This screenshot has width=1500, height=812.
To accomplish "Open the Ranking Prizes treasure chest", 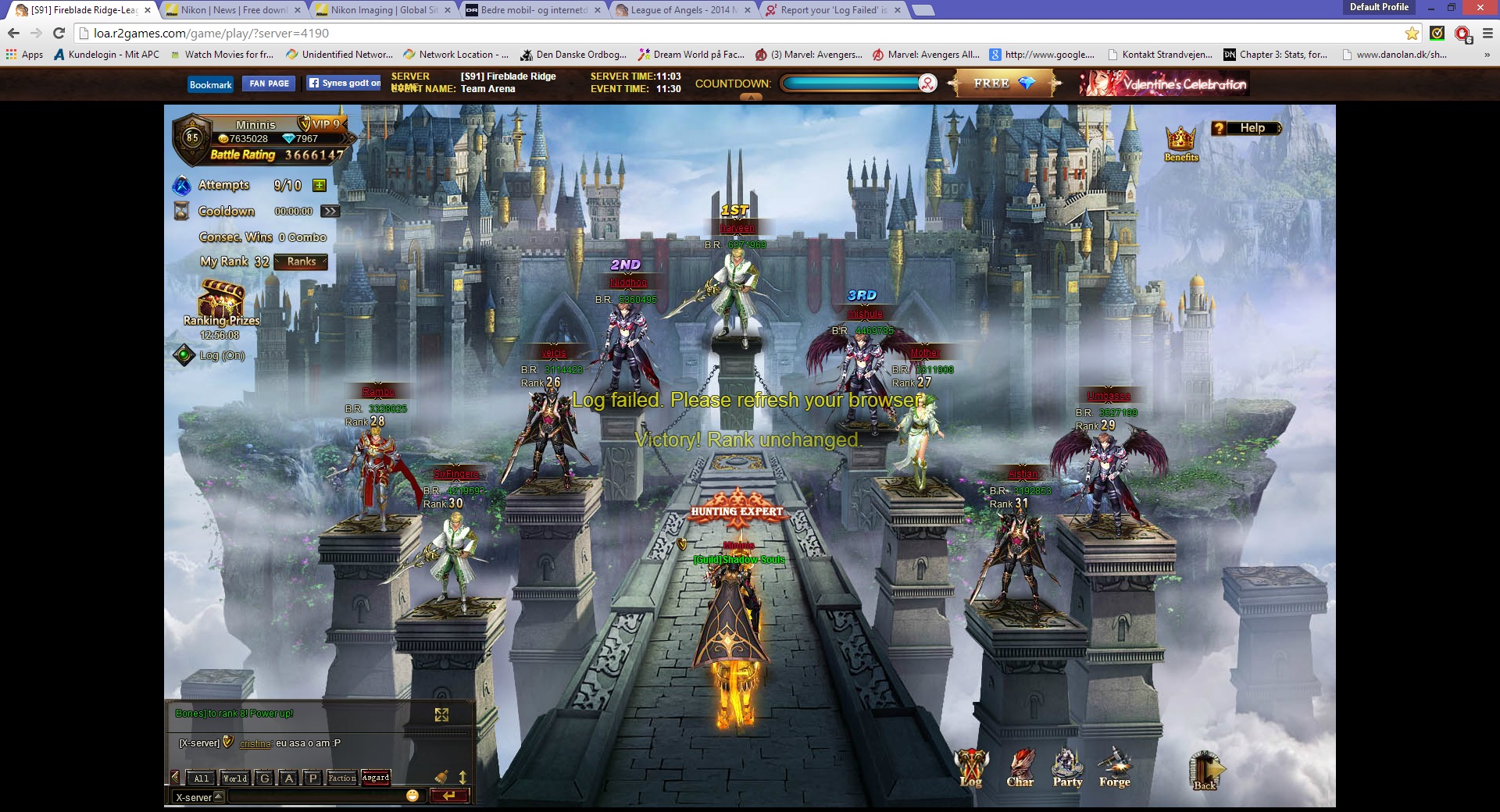I will [x=221, y=300].
